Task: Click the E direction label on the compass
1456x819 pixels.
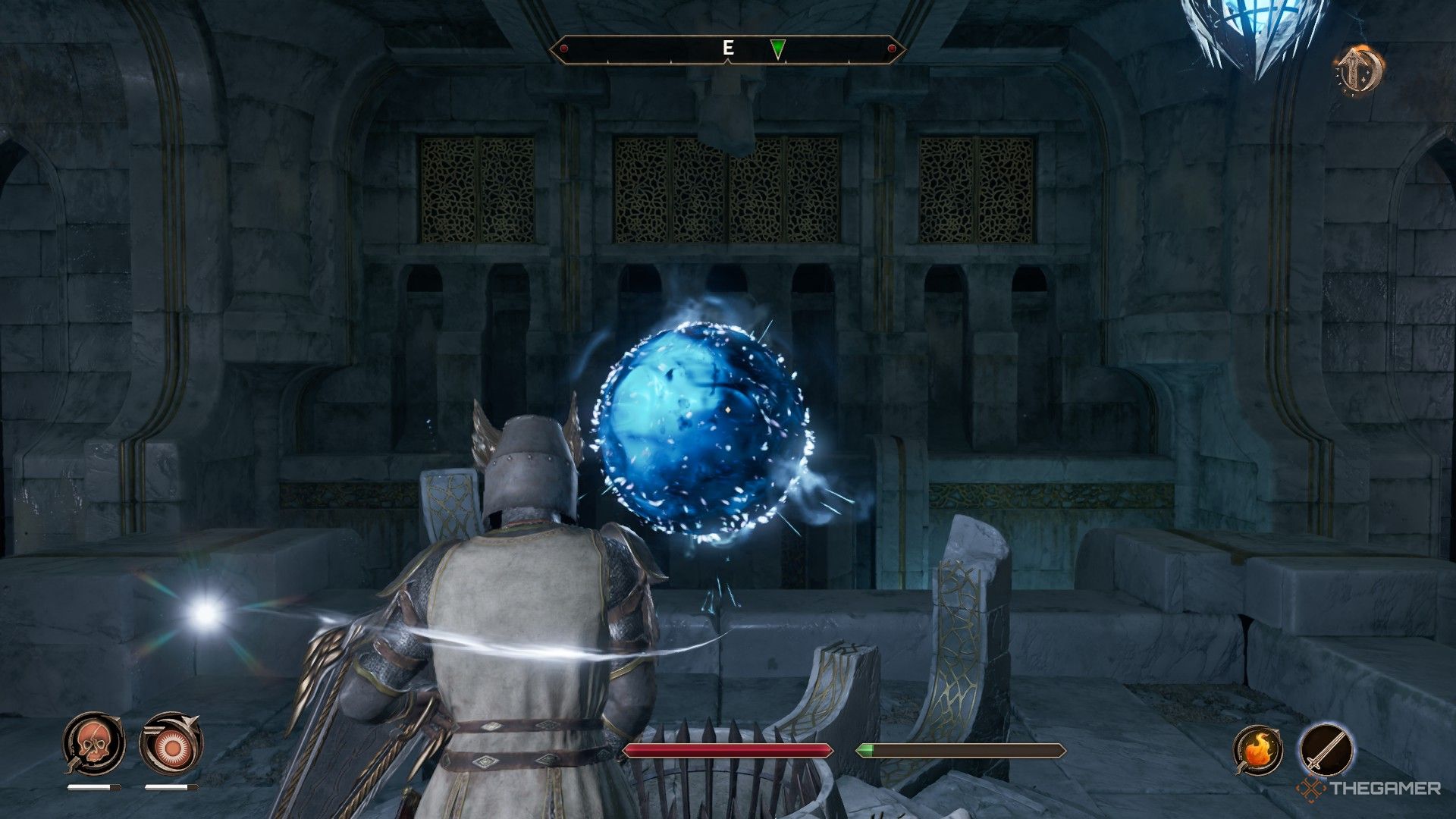Action: 728,47
